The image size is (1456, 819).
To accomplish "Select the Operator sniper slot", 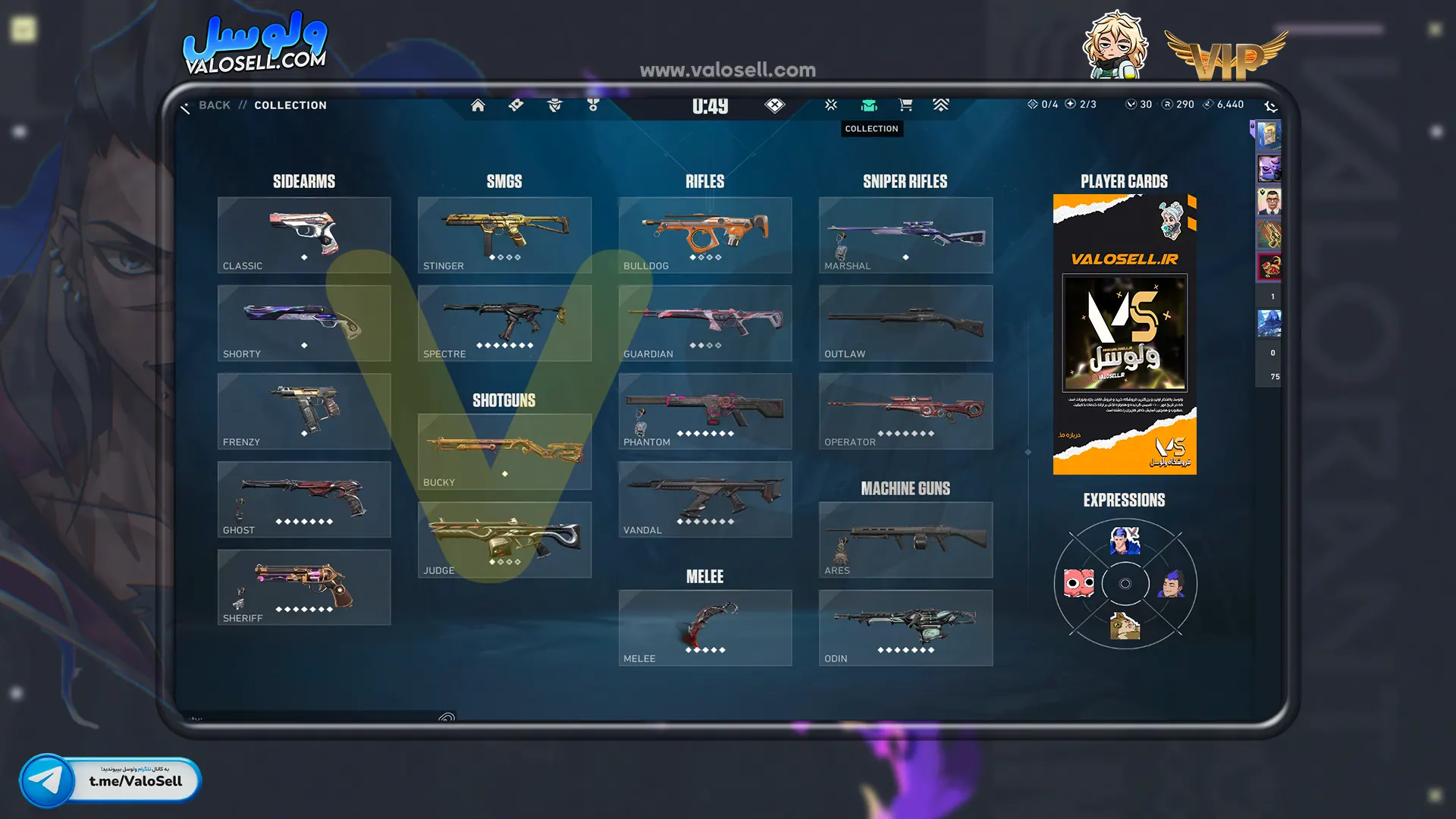I will pos(905,411).
